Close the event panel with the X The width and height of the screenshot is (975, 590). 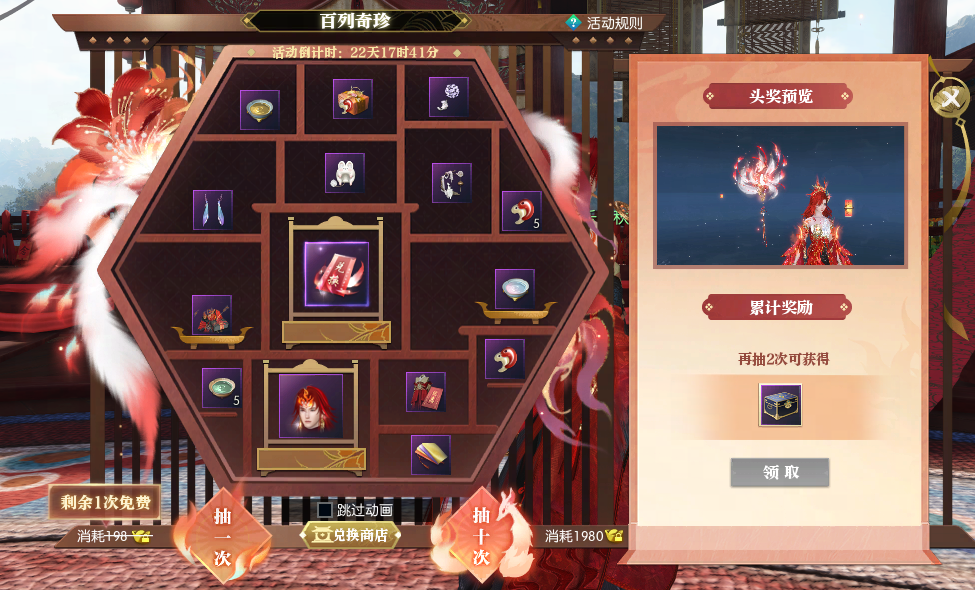949,98
